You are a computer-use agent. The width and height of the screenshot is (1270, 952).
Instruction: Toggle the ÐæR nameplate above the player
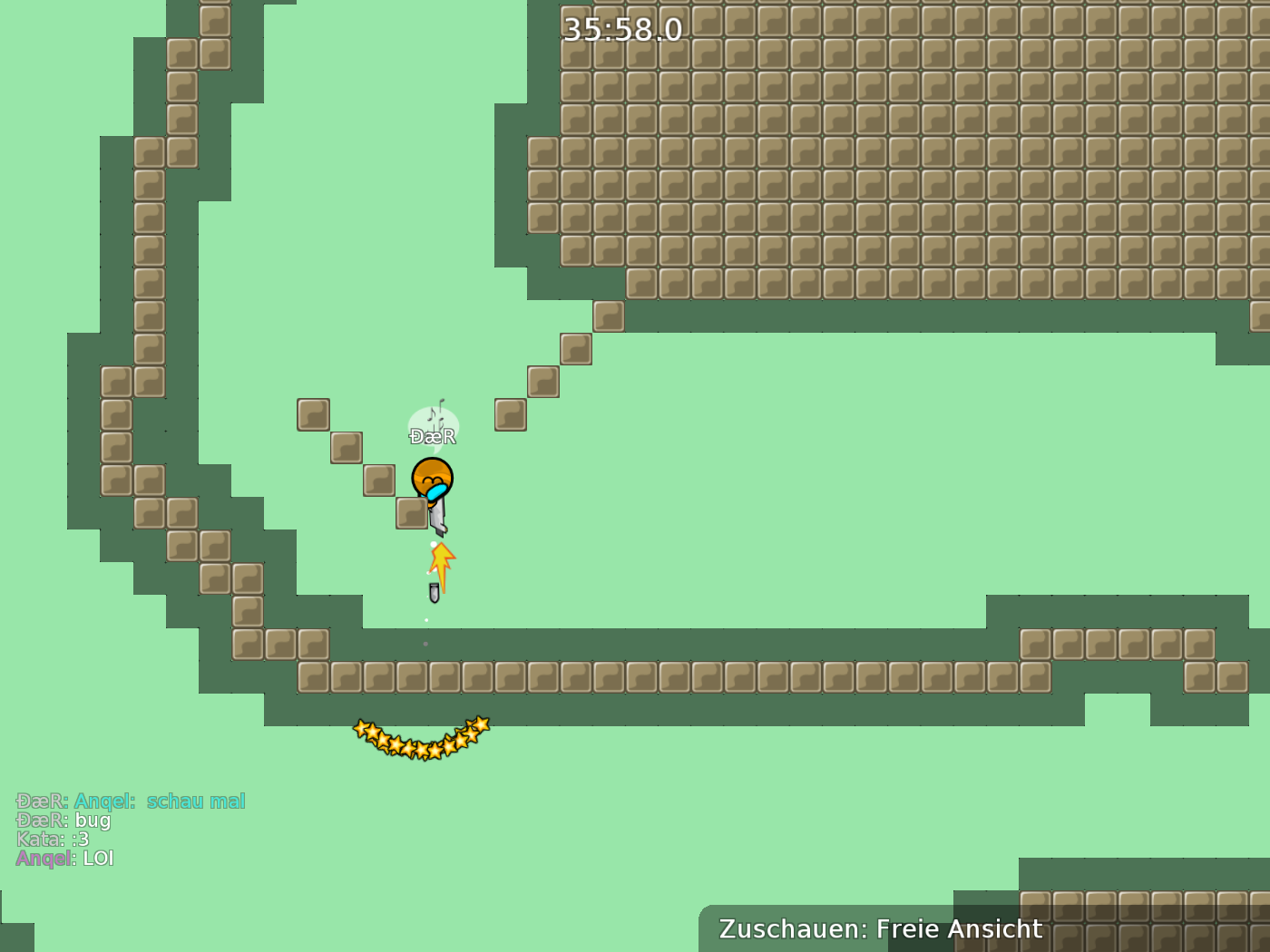(x=434, y=436)
